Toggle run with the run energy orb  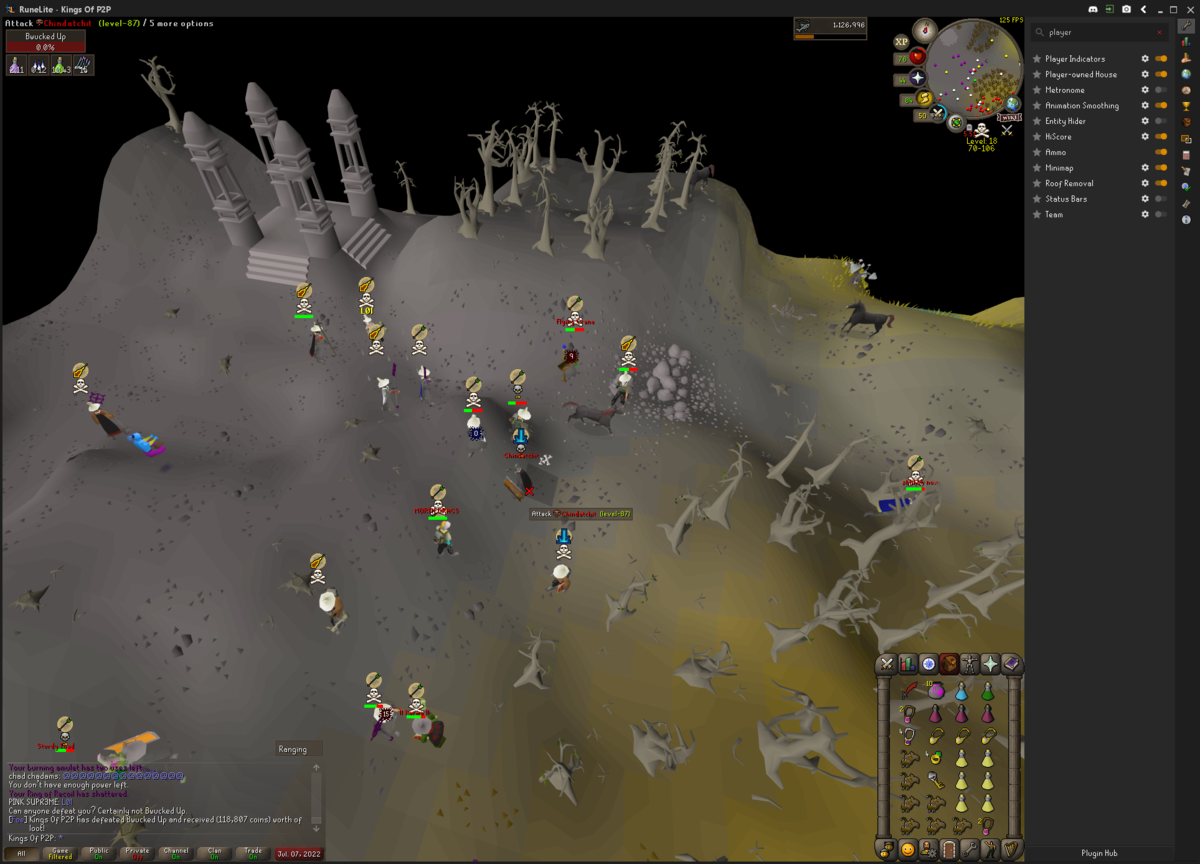(x=925, y=98)
